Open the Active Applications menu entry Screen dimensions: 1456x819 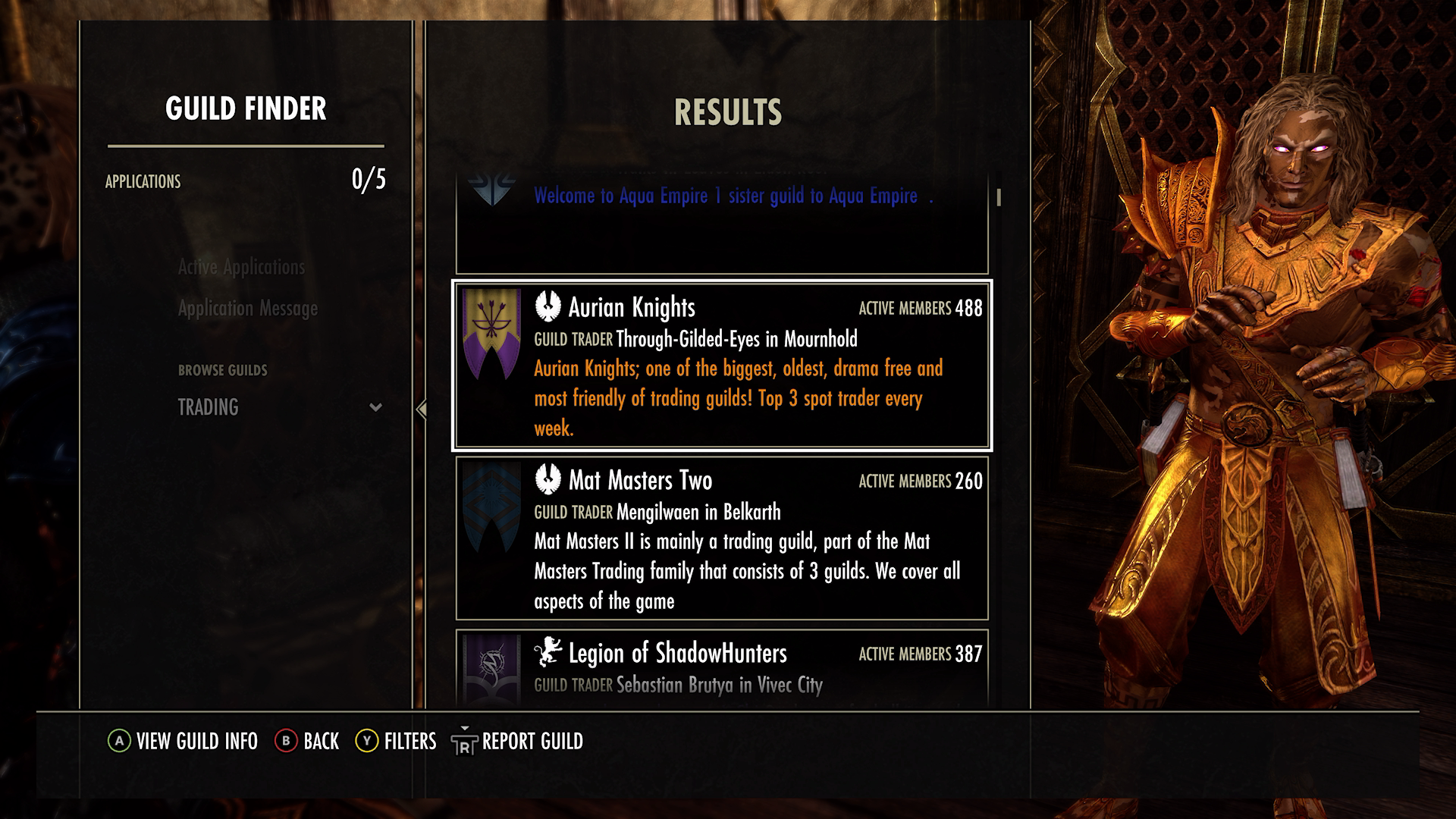tap(241, 267)
